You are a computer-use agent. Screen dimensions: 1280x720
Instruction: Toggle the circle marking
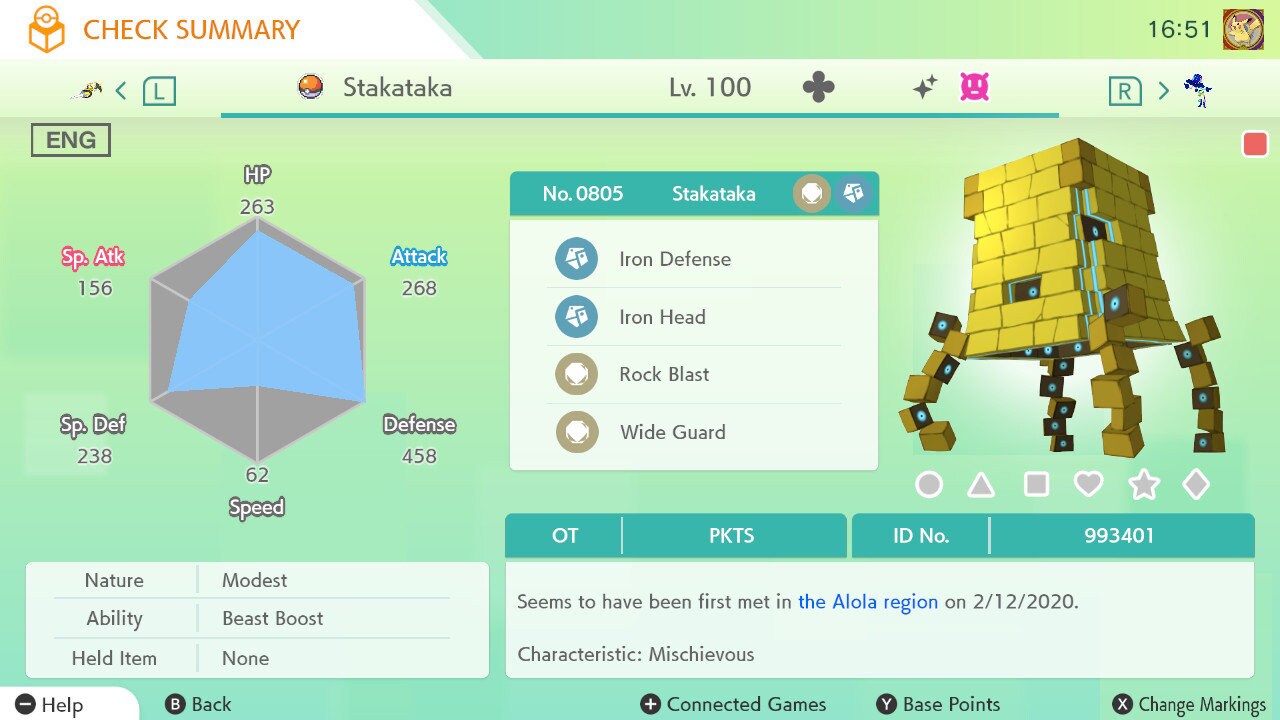tap(929, 485)
